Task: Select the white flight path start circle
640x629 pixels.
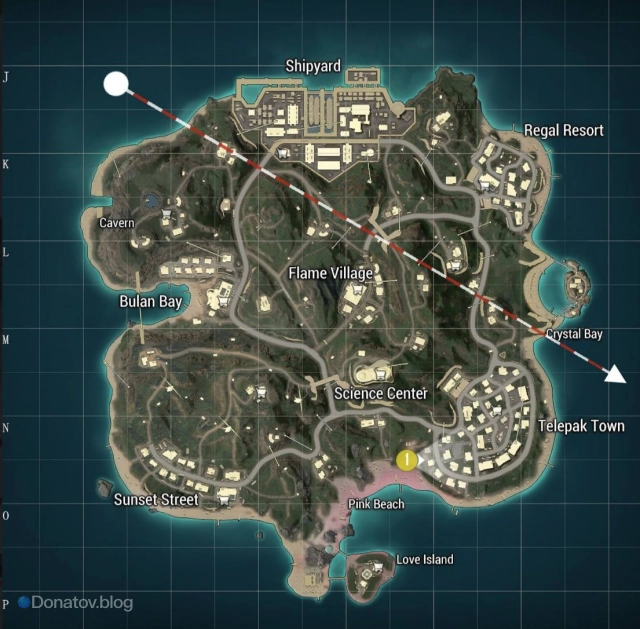Action: pyautogui.click(x=116, y=83)
